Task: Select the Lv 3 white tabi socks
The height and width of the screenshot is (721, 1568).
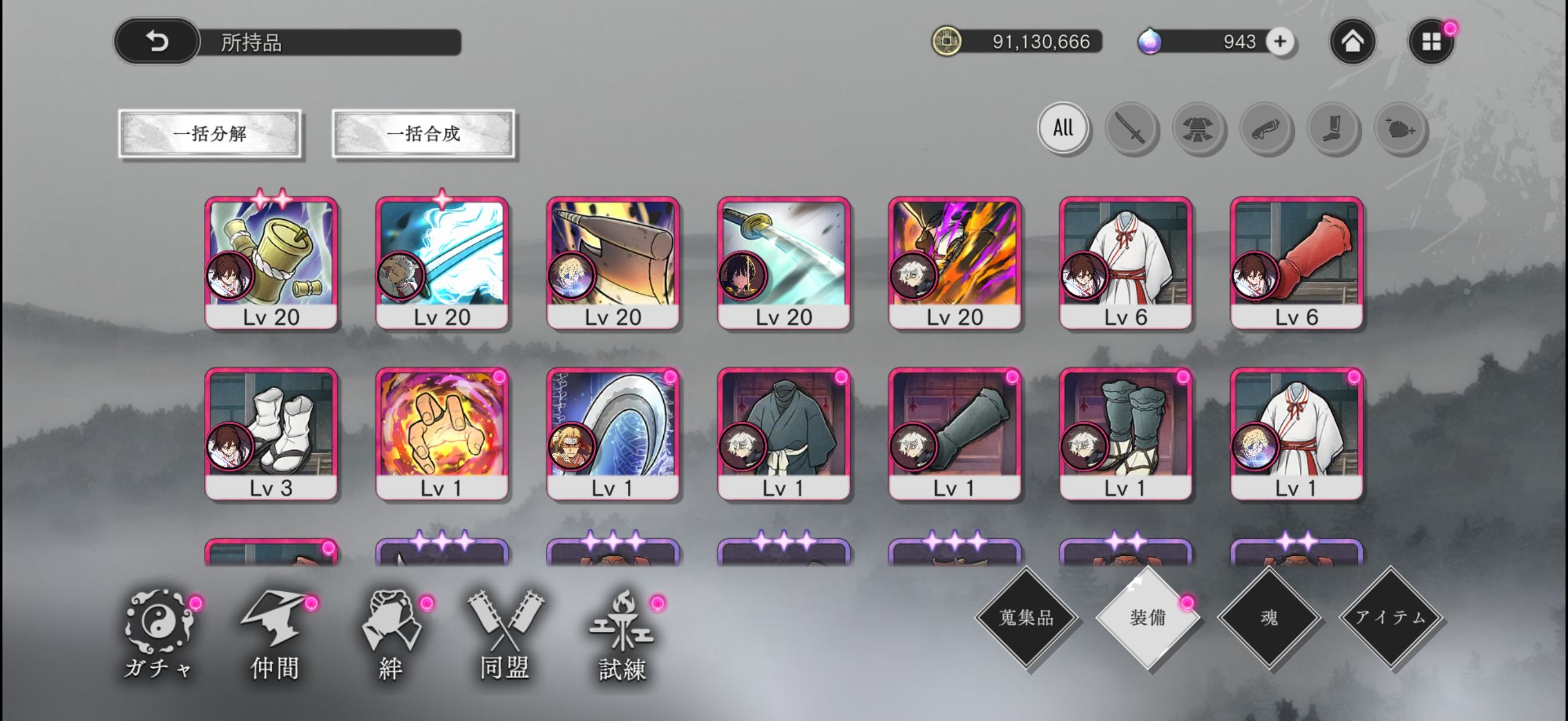Action: click(271, 434)
